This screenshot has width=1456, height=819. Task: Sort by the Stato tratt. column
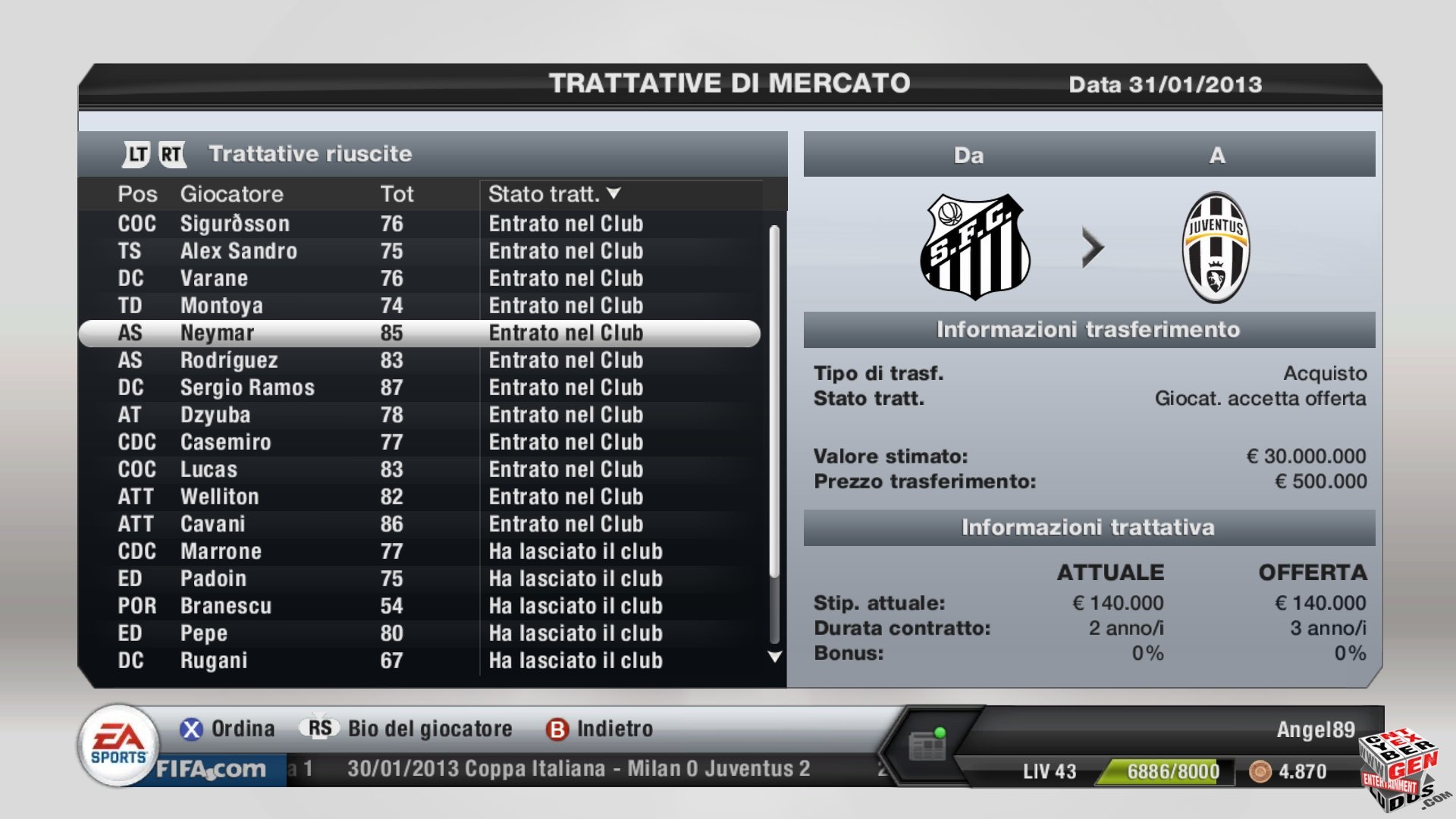[x=554, y=194]
